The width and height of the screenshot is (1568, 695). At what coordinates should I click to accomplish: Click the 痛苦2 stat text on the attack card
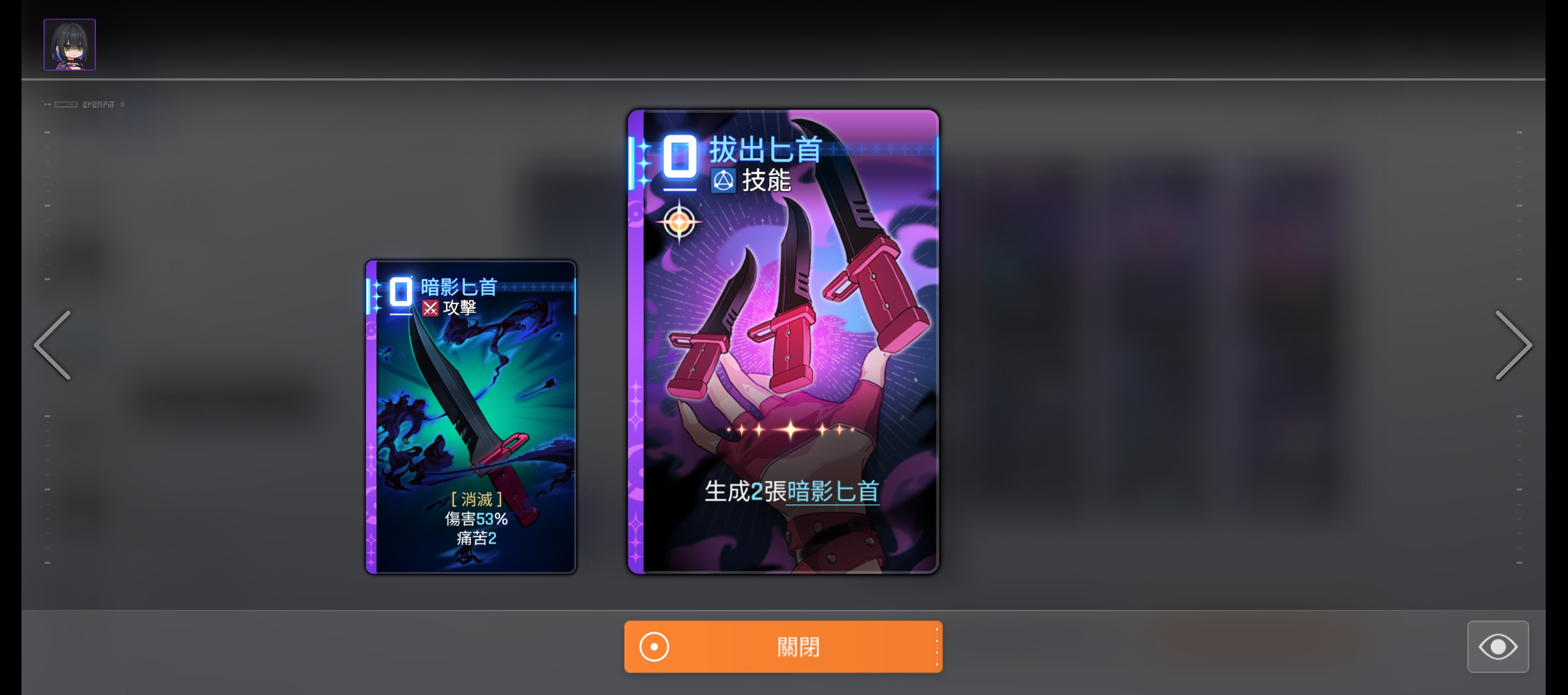(x=476, y=538)
